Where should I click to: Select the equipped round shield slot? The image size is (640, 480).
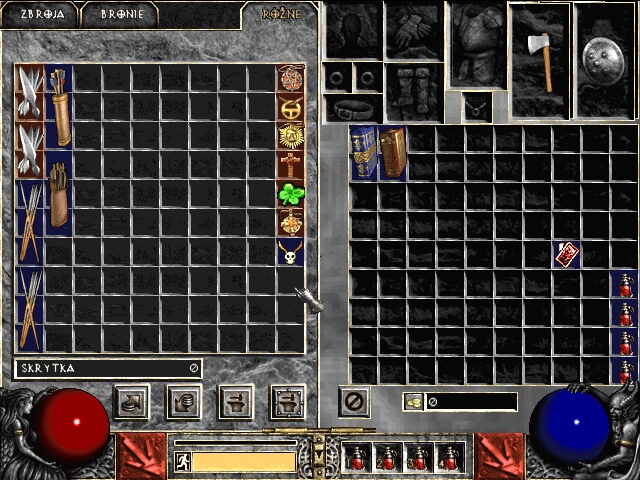coord(606,47)
